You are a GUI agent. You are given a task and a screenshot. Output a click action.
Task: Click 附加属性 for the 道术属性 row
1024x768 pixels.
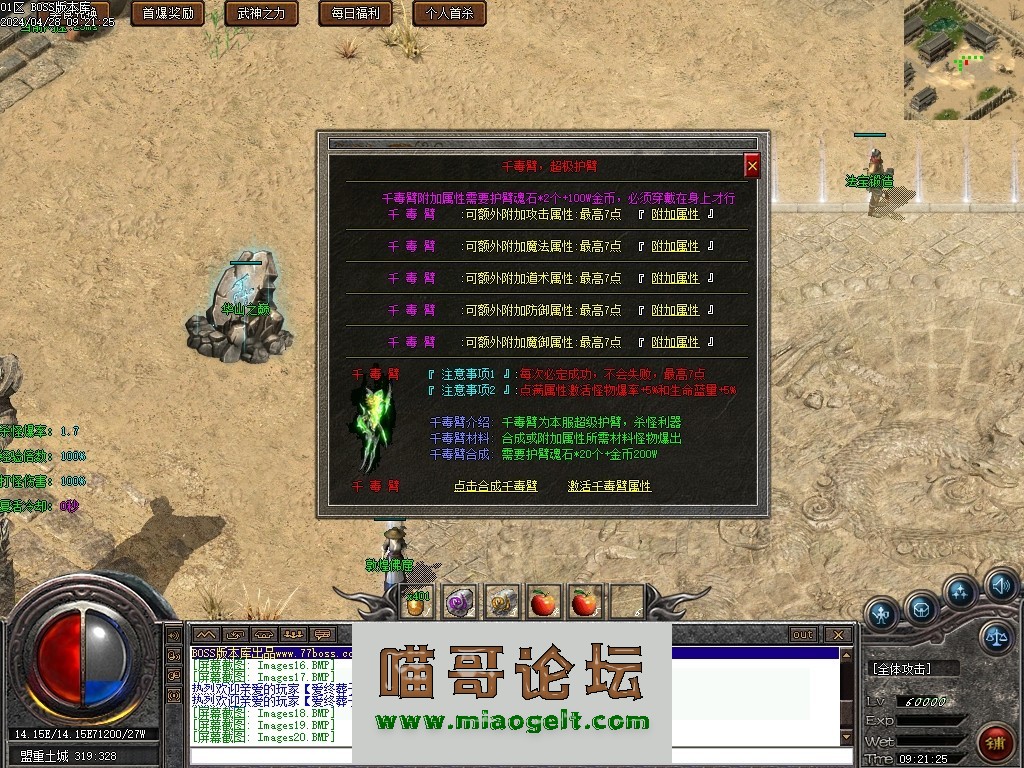tap(675, 278)
